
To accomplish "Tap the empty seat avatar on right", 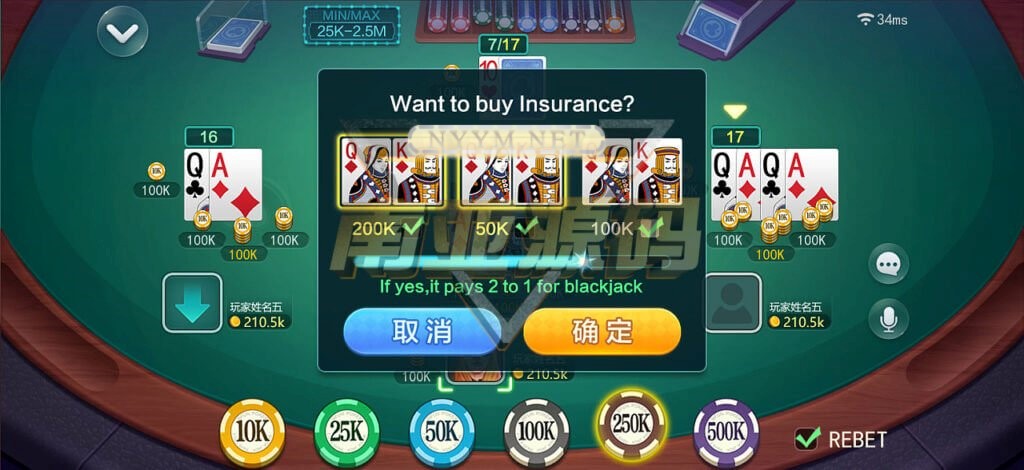I will 733,302.
